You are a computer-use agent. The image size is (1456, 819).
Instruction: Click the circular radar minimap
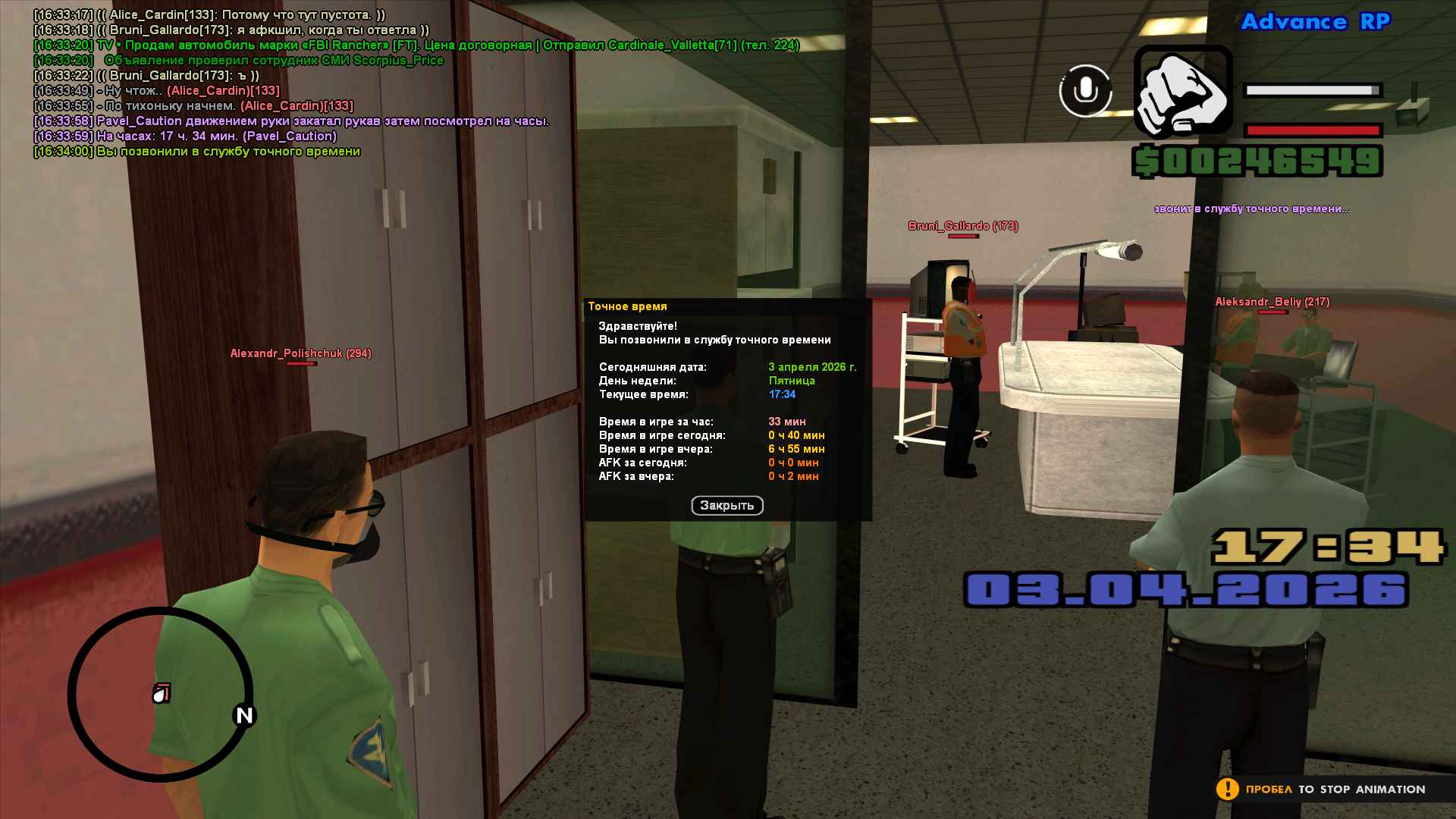coord(160,694)
